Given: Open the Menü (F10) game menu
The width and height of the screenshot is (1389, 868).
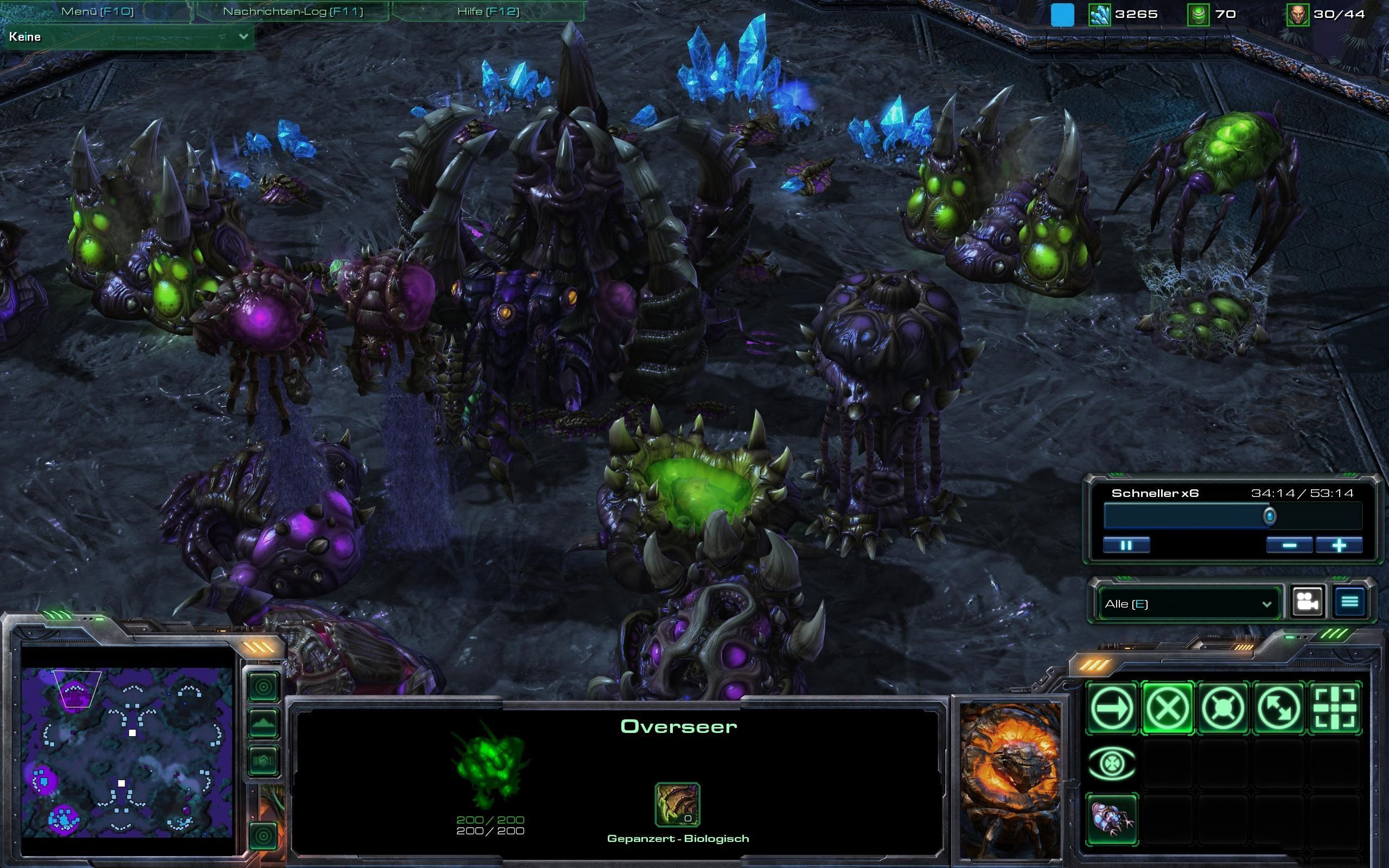Looking at the screenshot, I should 97,11.
